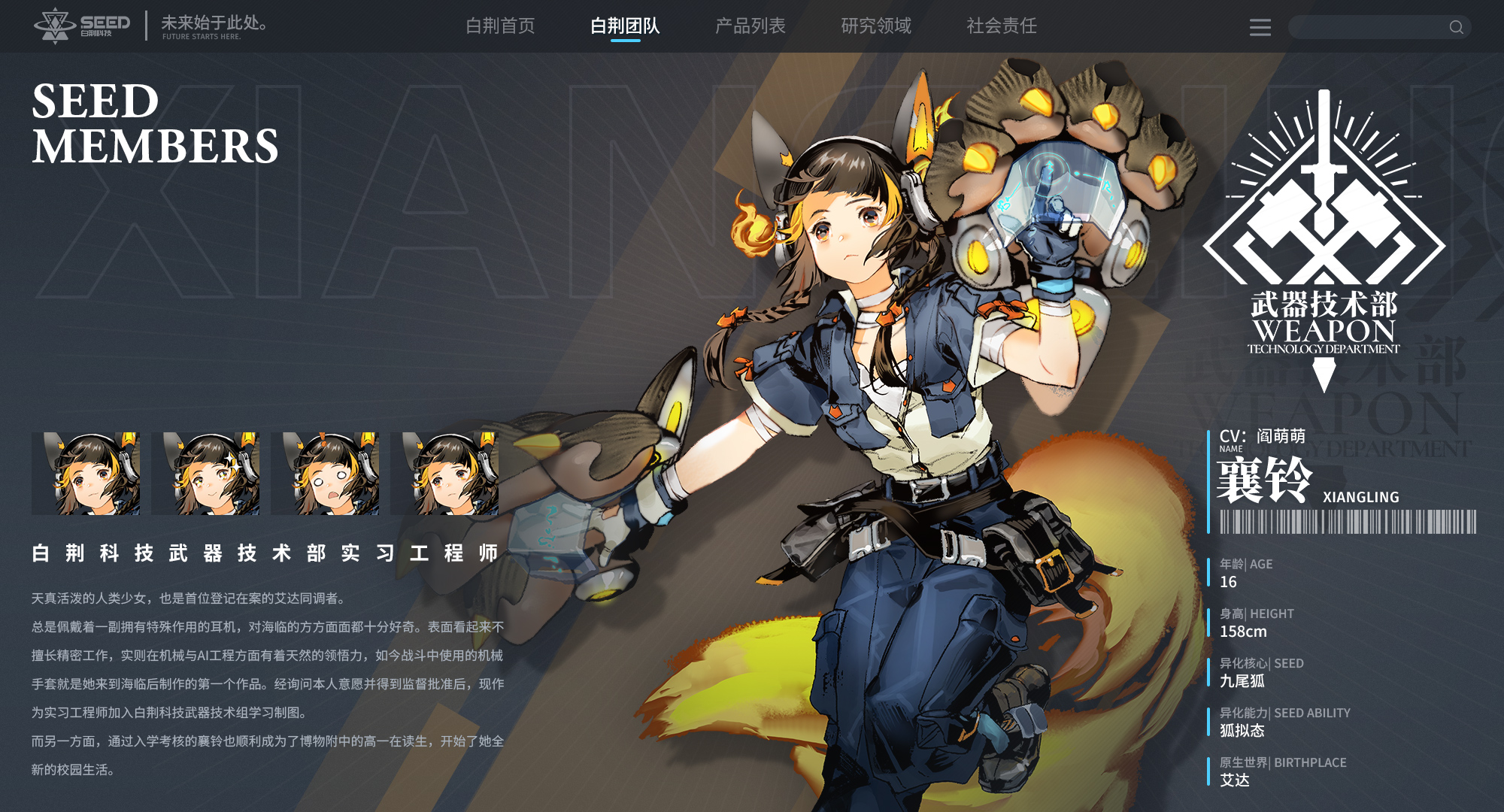Image resolution: width=1504 pixels, height=812 pixels.
Task: Show the sad frowning expression thumbnail
Action: coord(444,474)
